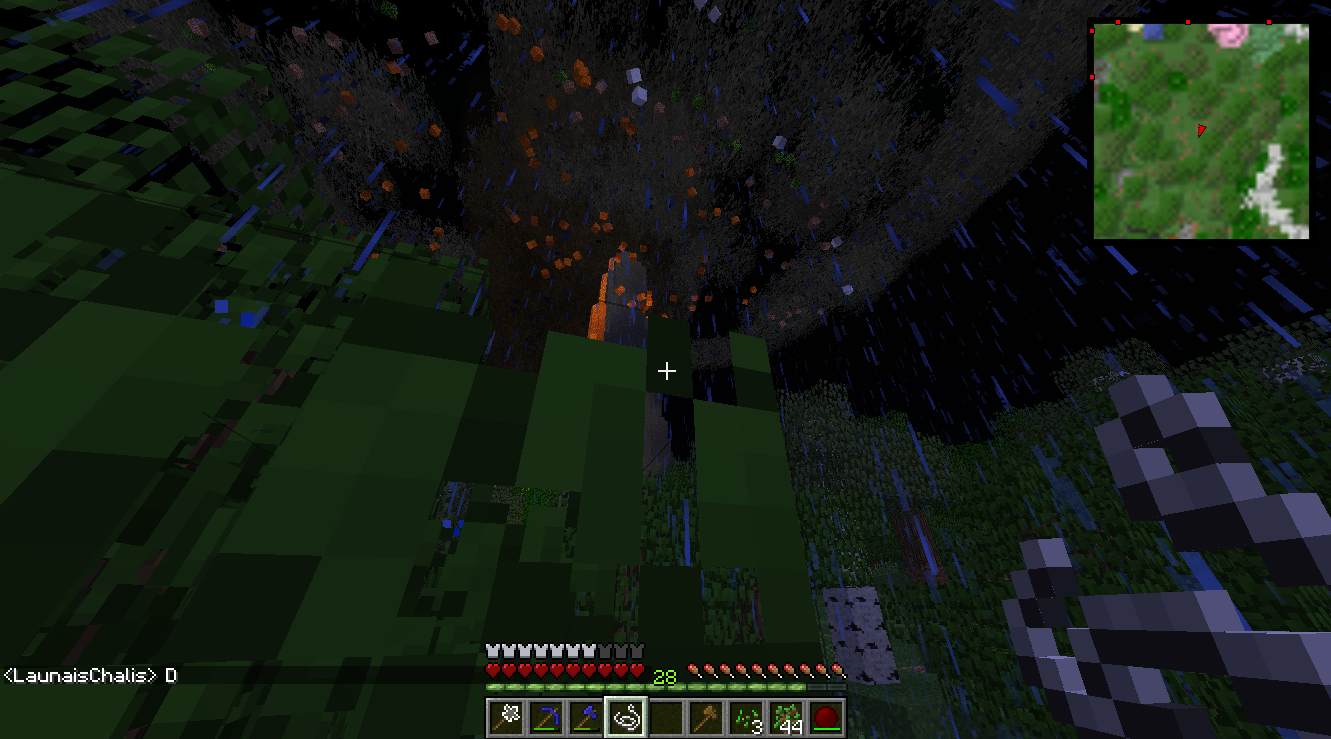This screenshot has height=739, width=1331.
Task: Select the white flower-headed staff slot
Action: [507, 717]
